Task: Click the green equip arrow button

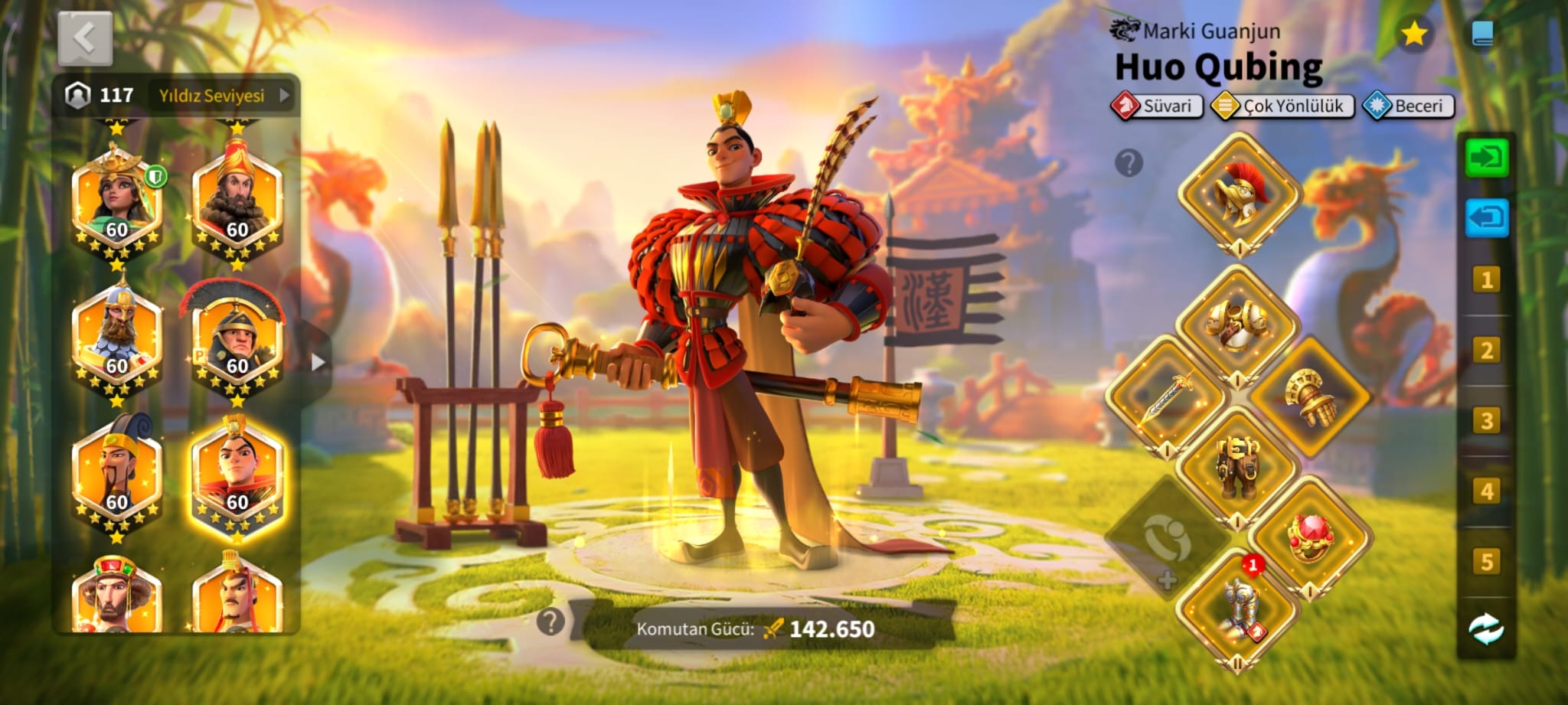Action: pos(1486,158)
